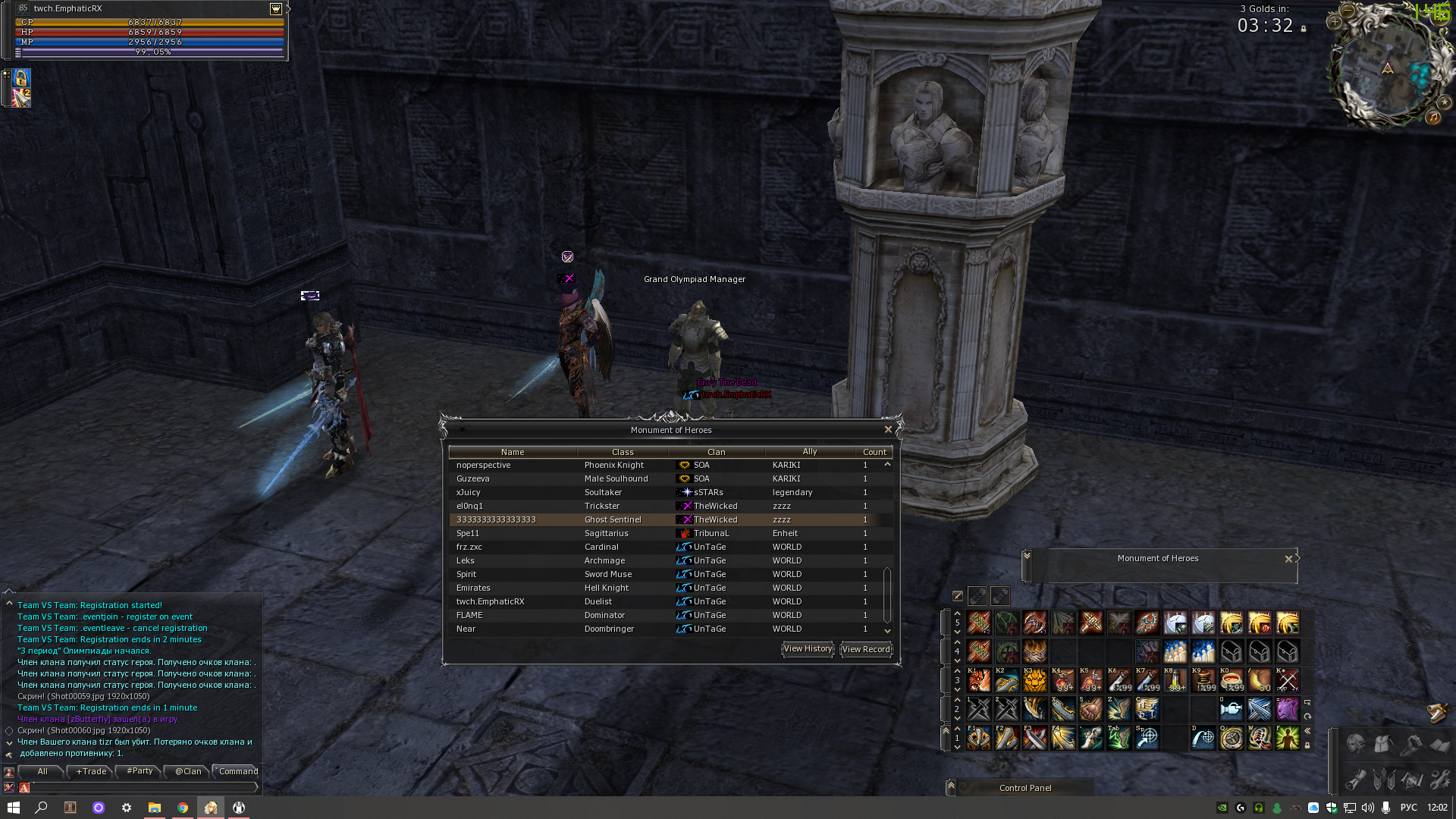Collapse the chat window with its top arrow
Image resolution: width=1456 pixels, height=819 pixels.
9,603
